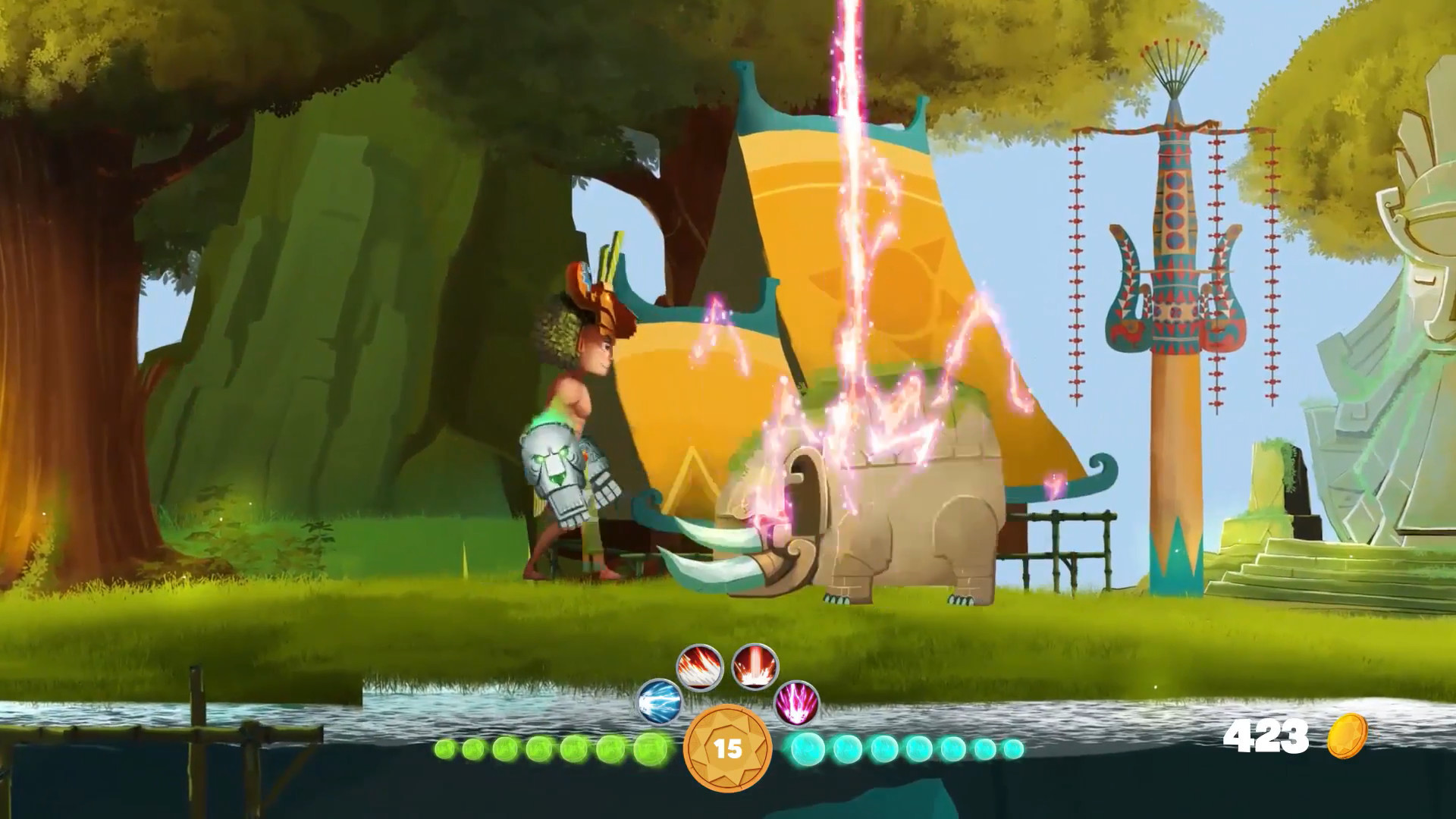Toggle the smallest green orb on the left

pos(444,748)
